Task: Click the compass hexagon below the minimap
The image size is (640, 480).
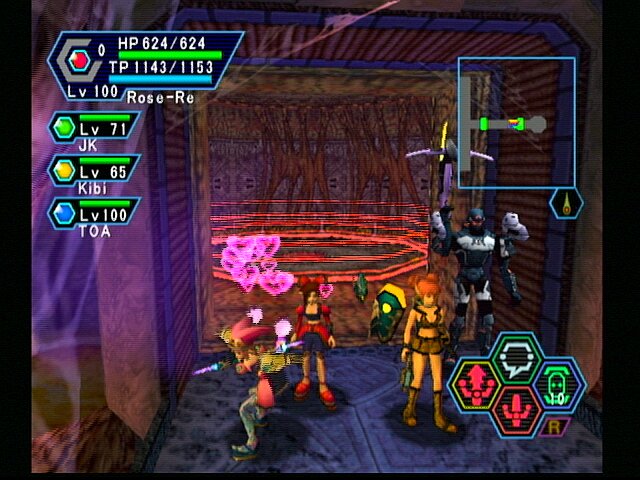Action: coord(566,203)
